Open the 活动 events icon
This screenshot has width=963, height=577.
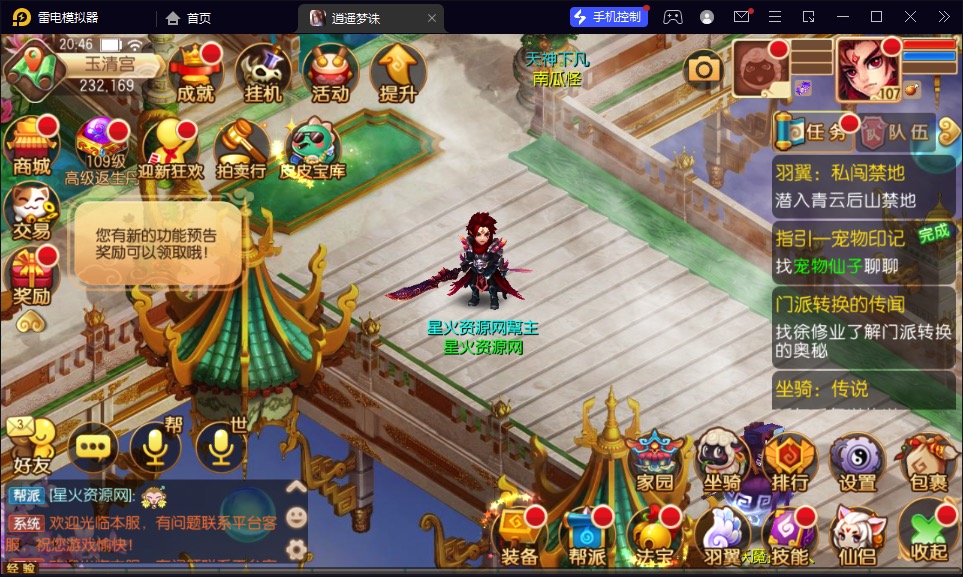click(x=330, y=73)
